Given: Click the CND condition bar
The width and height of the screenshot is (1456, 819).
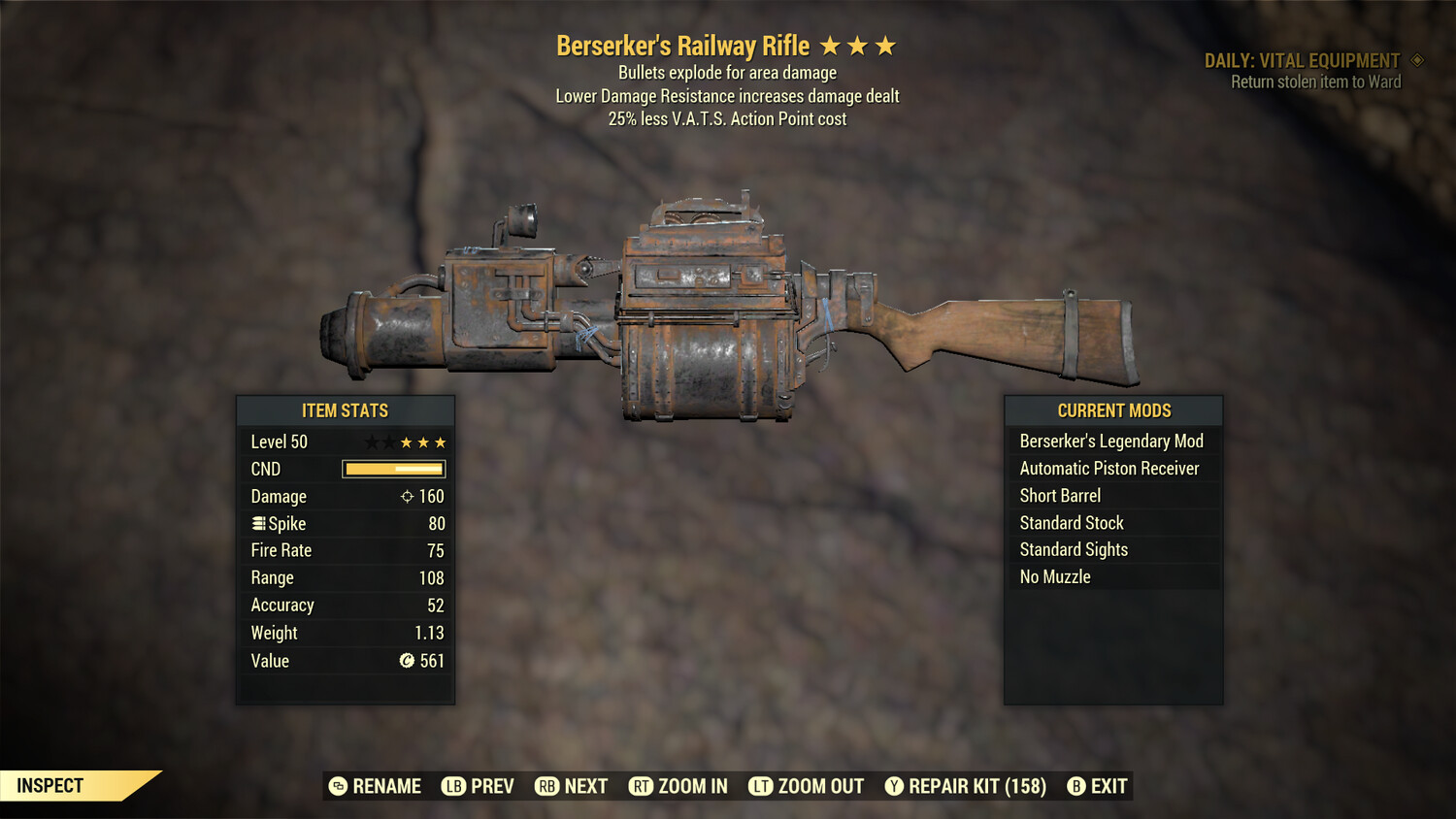Looking at the screenshot, I should pos(392,469).
